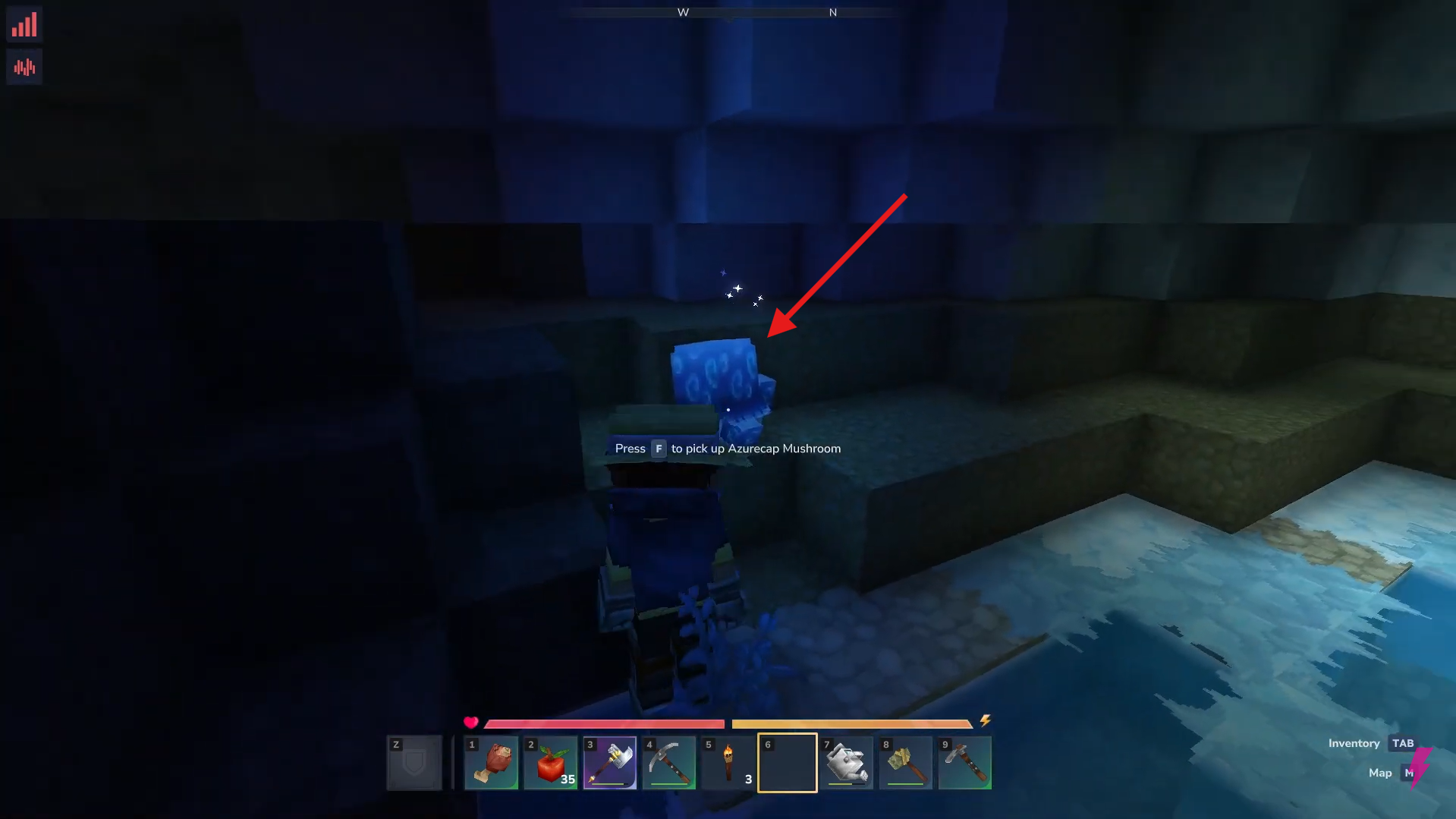Click the lightning icon at the stamina bar end
Image resolution: width=1456 pixels, height=819 pixels.
click(984, 721)
